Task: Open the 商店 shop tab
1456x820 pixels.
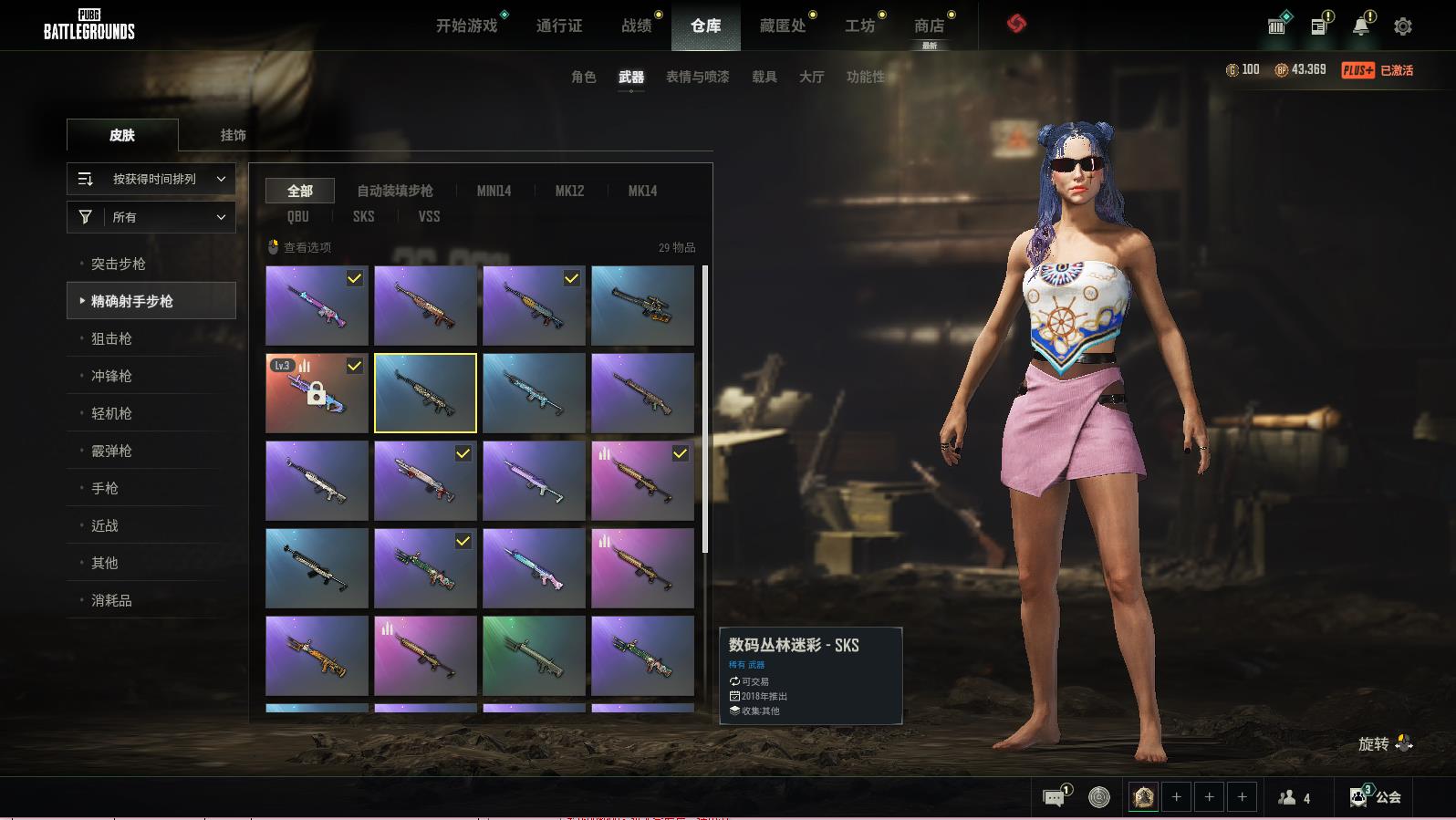Action: pyautogui.click(x=929, y=26)
